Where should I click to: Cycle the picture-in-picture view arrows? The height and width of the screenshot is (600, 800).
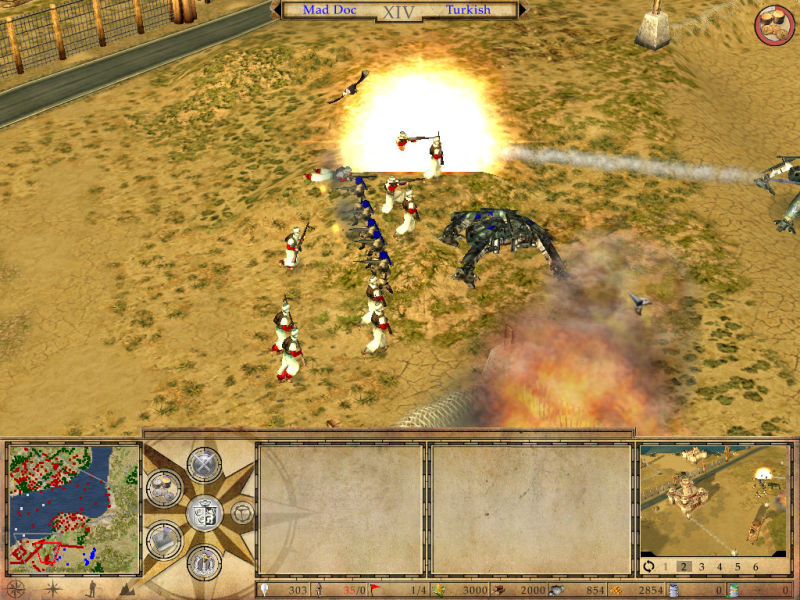pos(649,566)
